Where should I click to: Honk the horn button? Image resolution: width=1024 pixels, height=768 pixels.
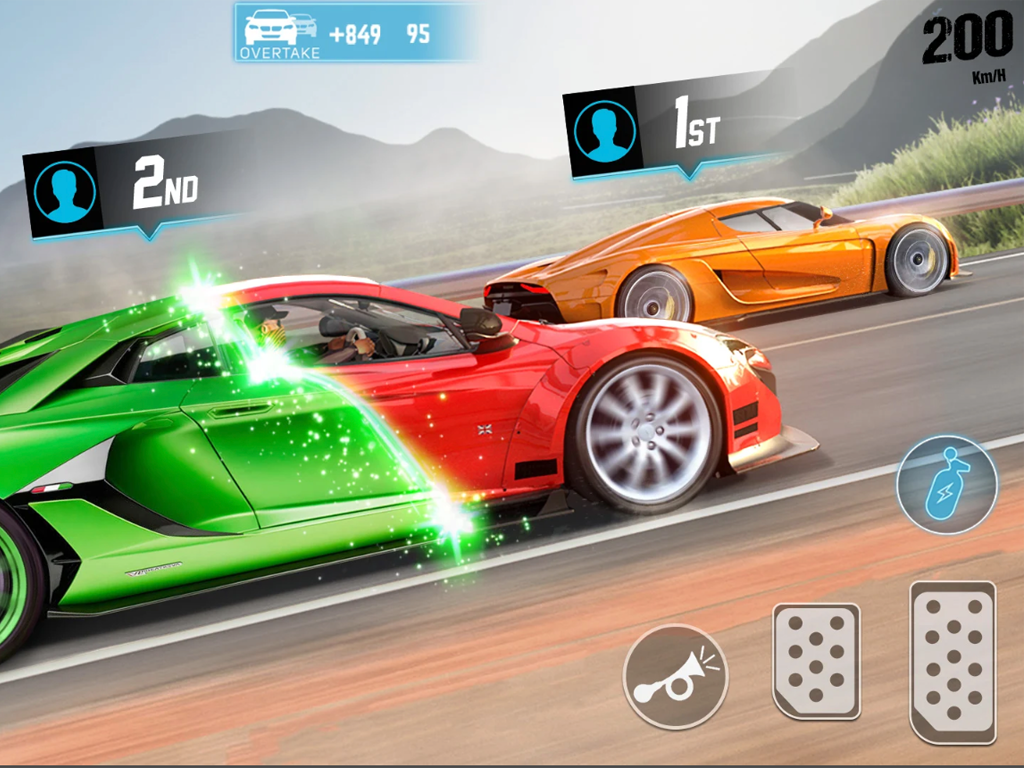click(675, 677)
